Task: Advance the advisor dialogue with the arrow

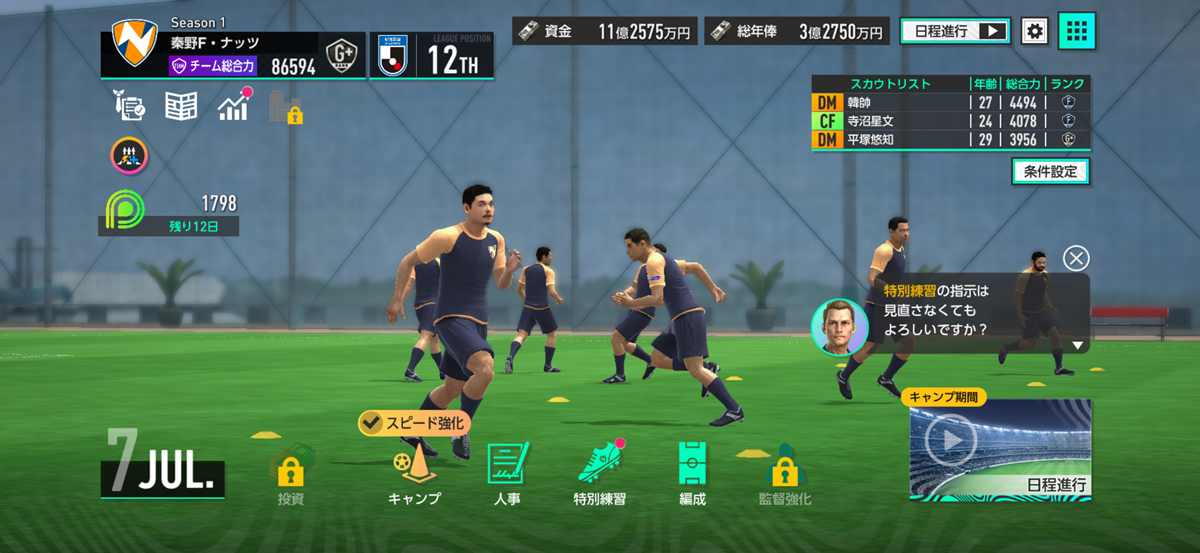Action: tap(1077, 345)
